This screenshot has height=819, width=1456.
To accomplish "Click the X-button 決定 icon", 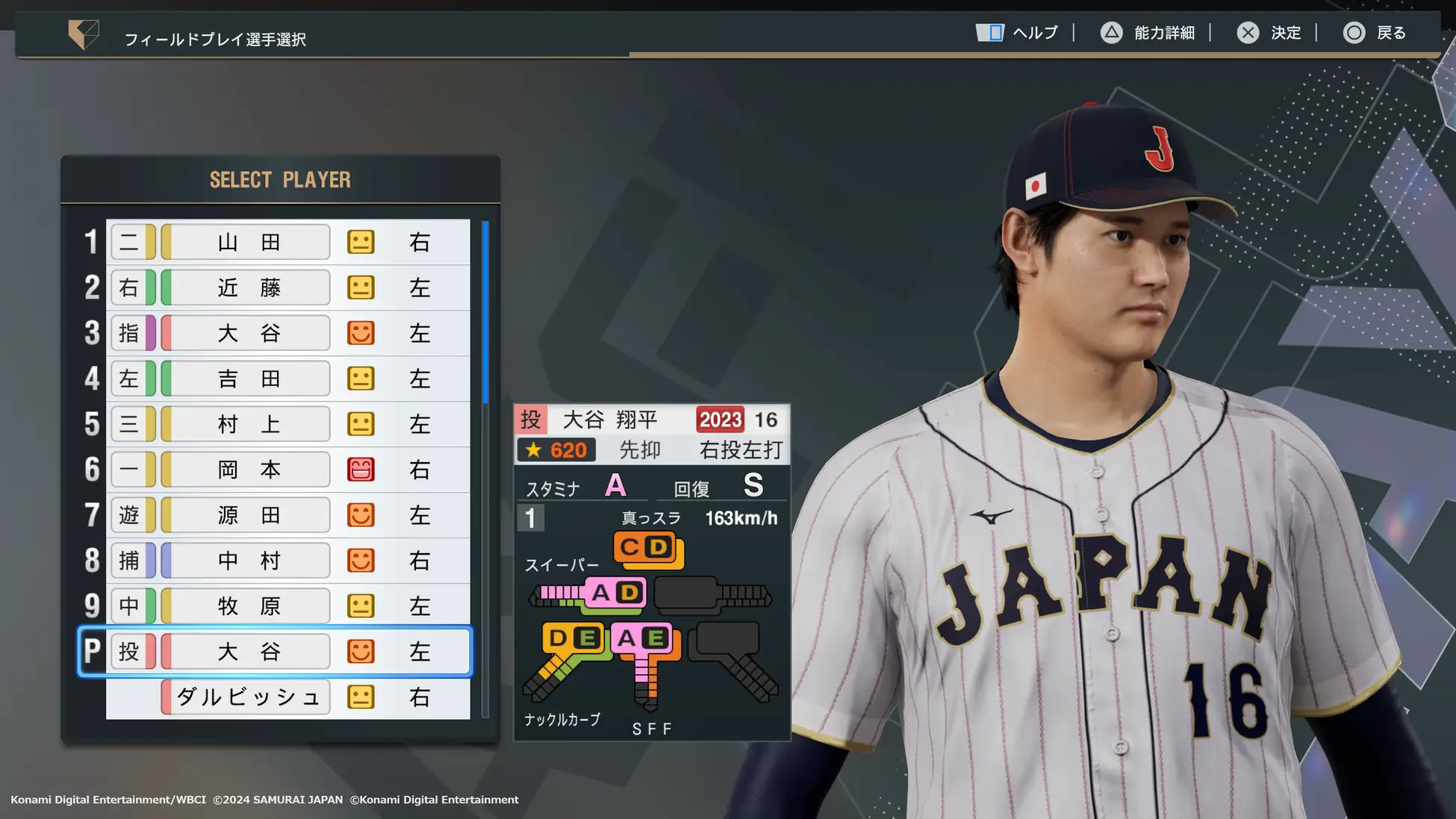I will coord(1247,33).
